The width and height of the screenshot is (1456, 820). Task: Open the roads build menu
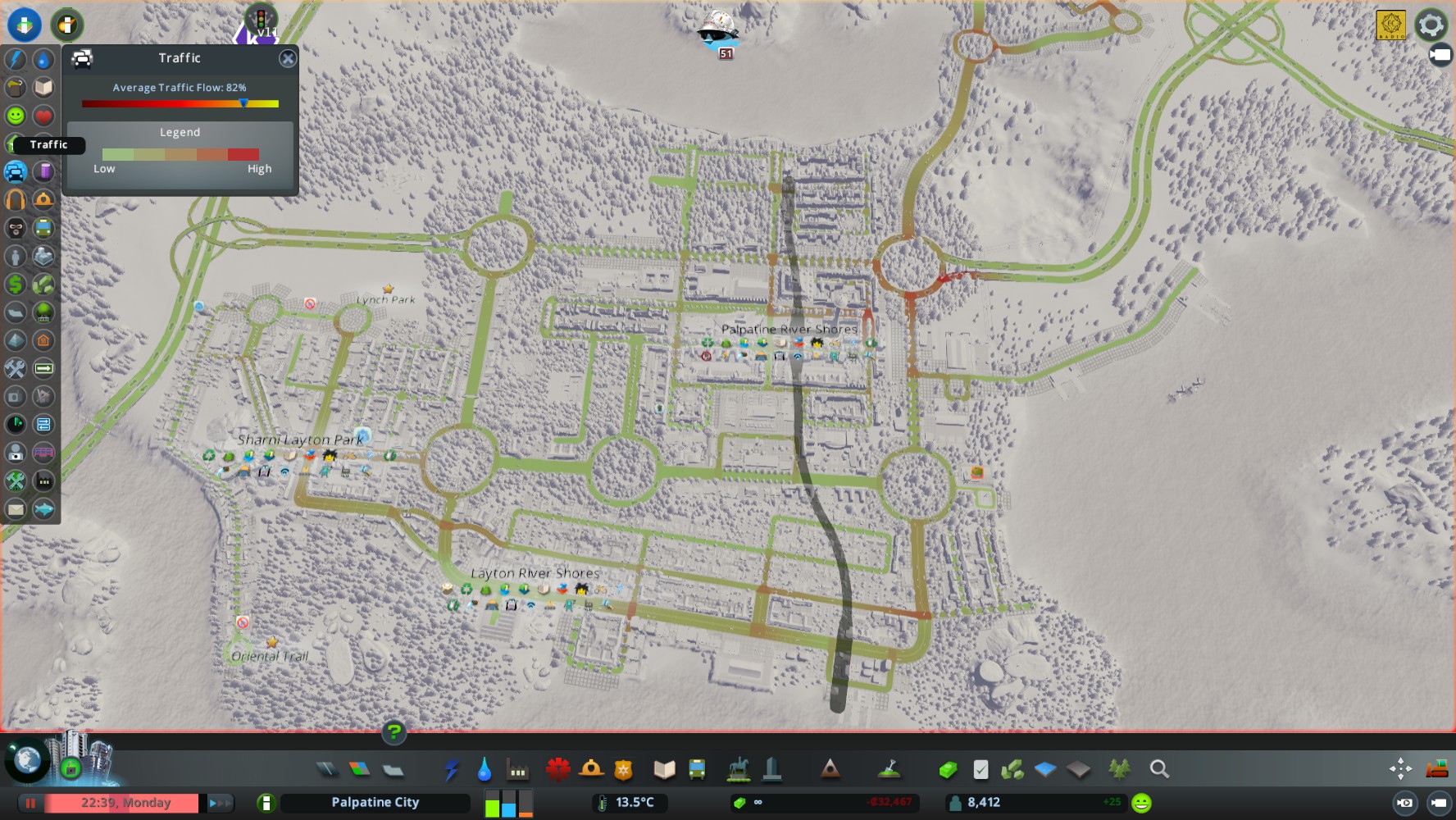[326, 769]
